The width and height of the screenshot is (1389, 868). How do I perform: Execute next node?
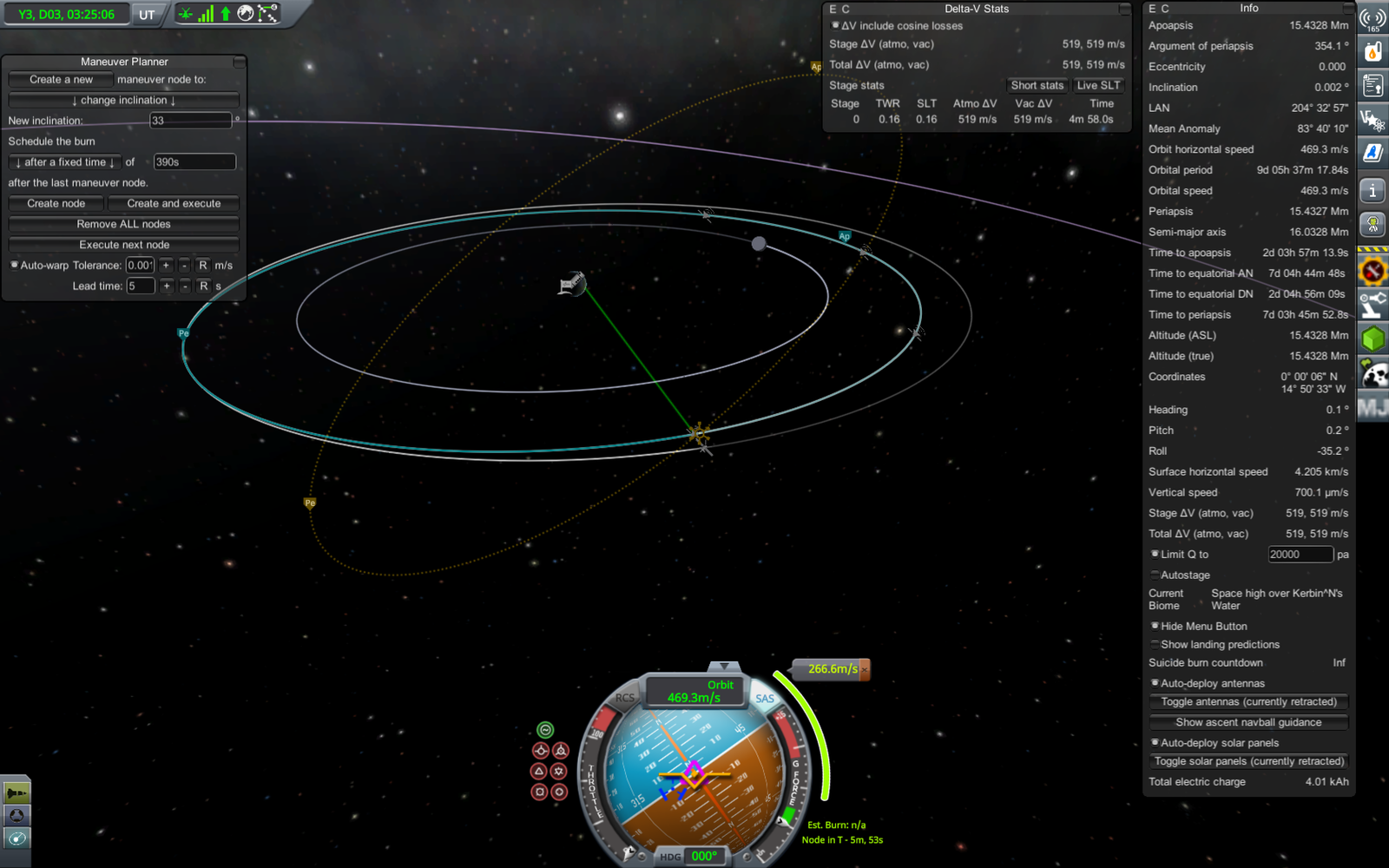tap(123, 245)
